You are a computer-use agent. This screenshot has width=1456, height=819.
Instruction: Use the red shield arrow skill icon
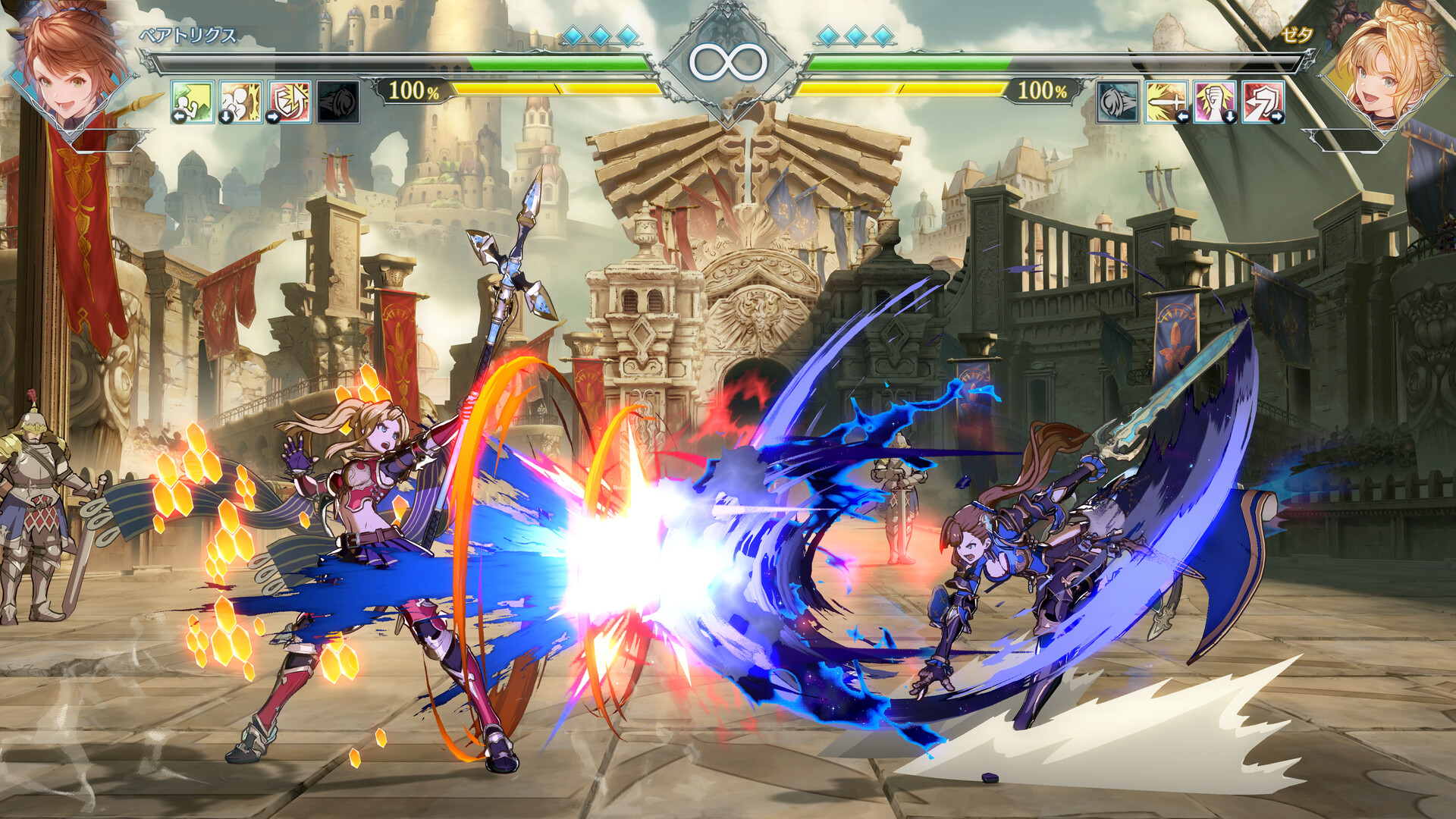point(1263,102)
